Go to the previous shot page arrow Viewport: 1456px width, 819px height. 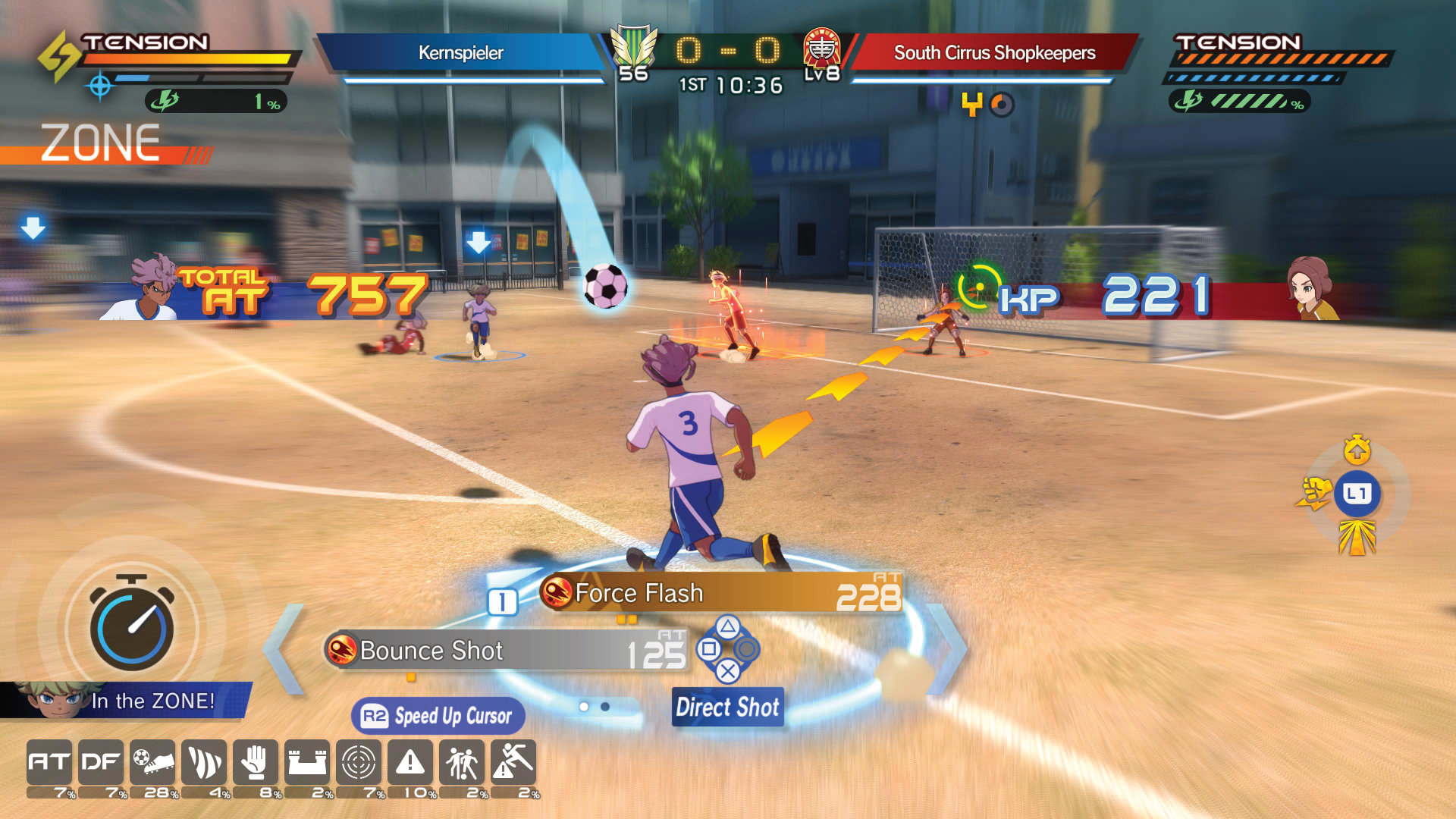284,649
